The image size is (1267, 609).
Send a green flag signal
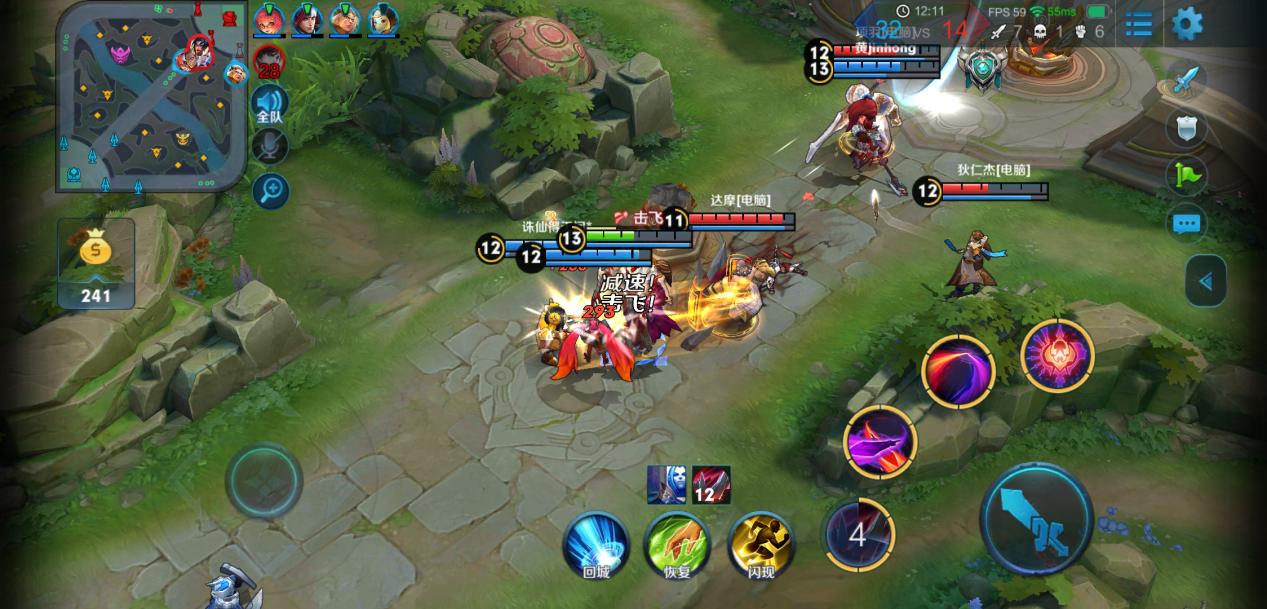pyautogui.click(x=1186, y=176)
